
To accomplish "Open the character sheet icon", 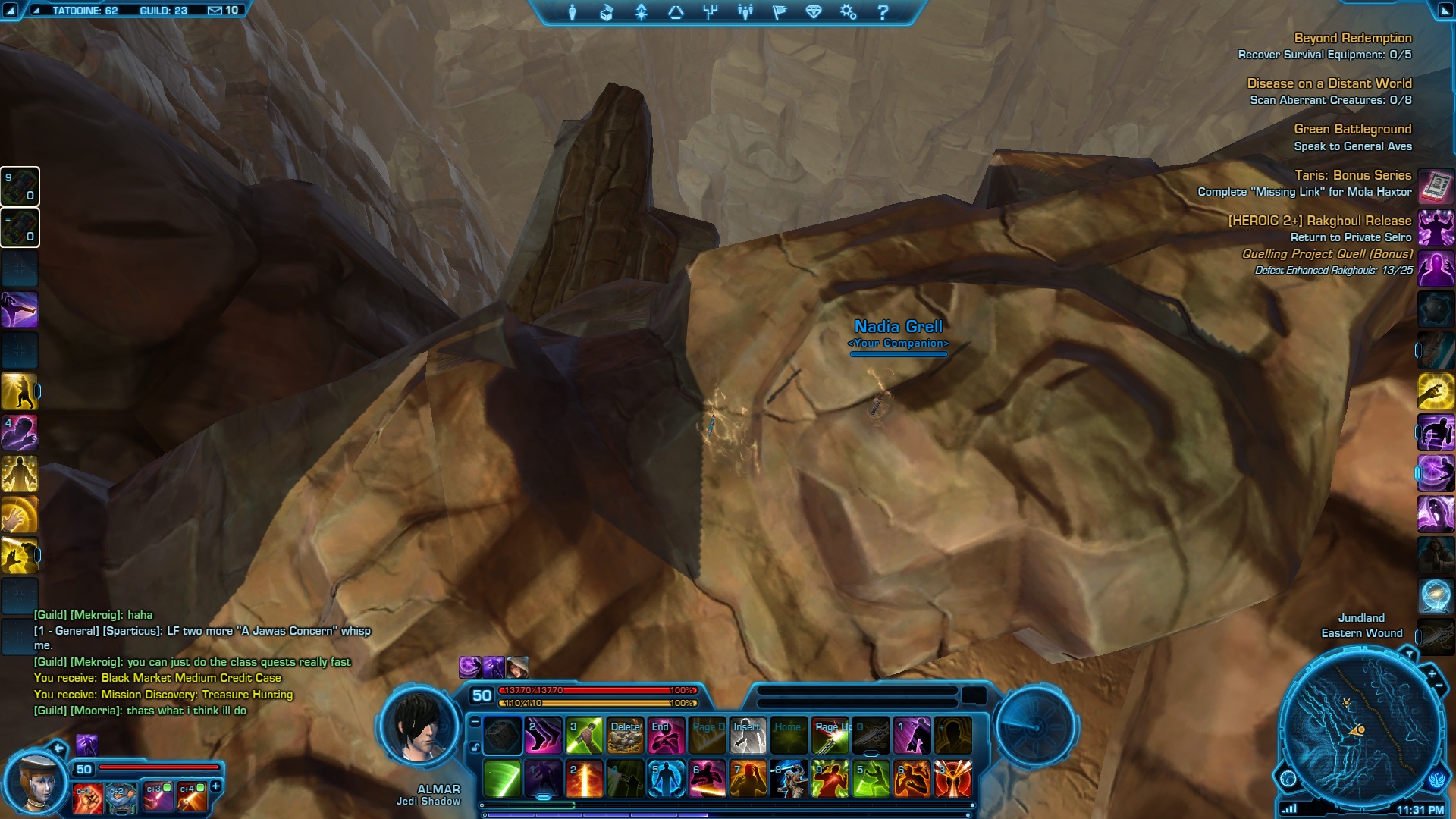I will click(573, 12).
